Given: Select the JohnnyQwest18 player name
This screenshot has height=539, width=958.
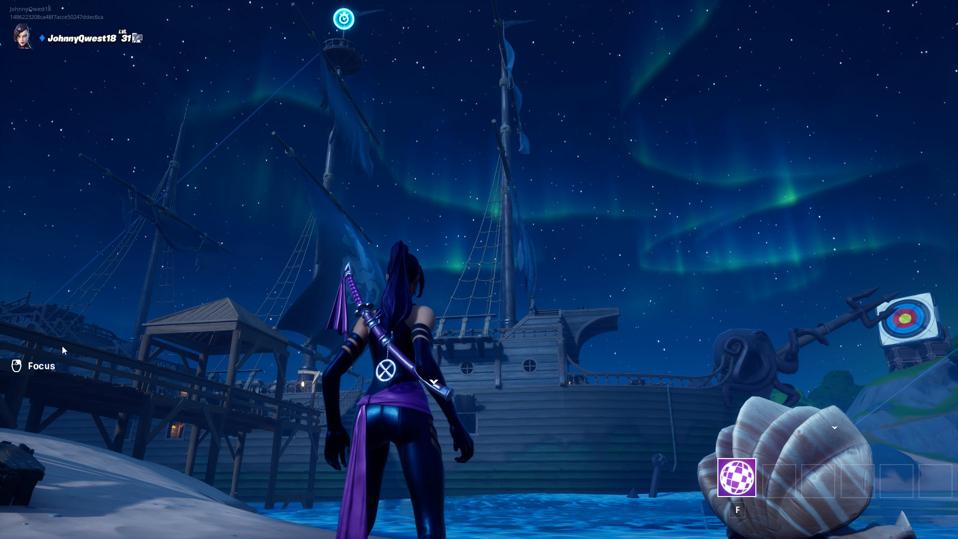Looking at the screenshot, I should coord(82,38).
